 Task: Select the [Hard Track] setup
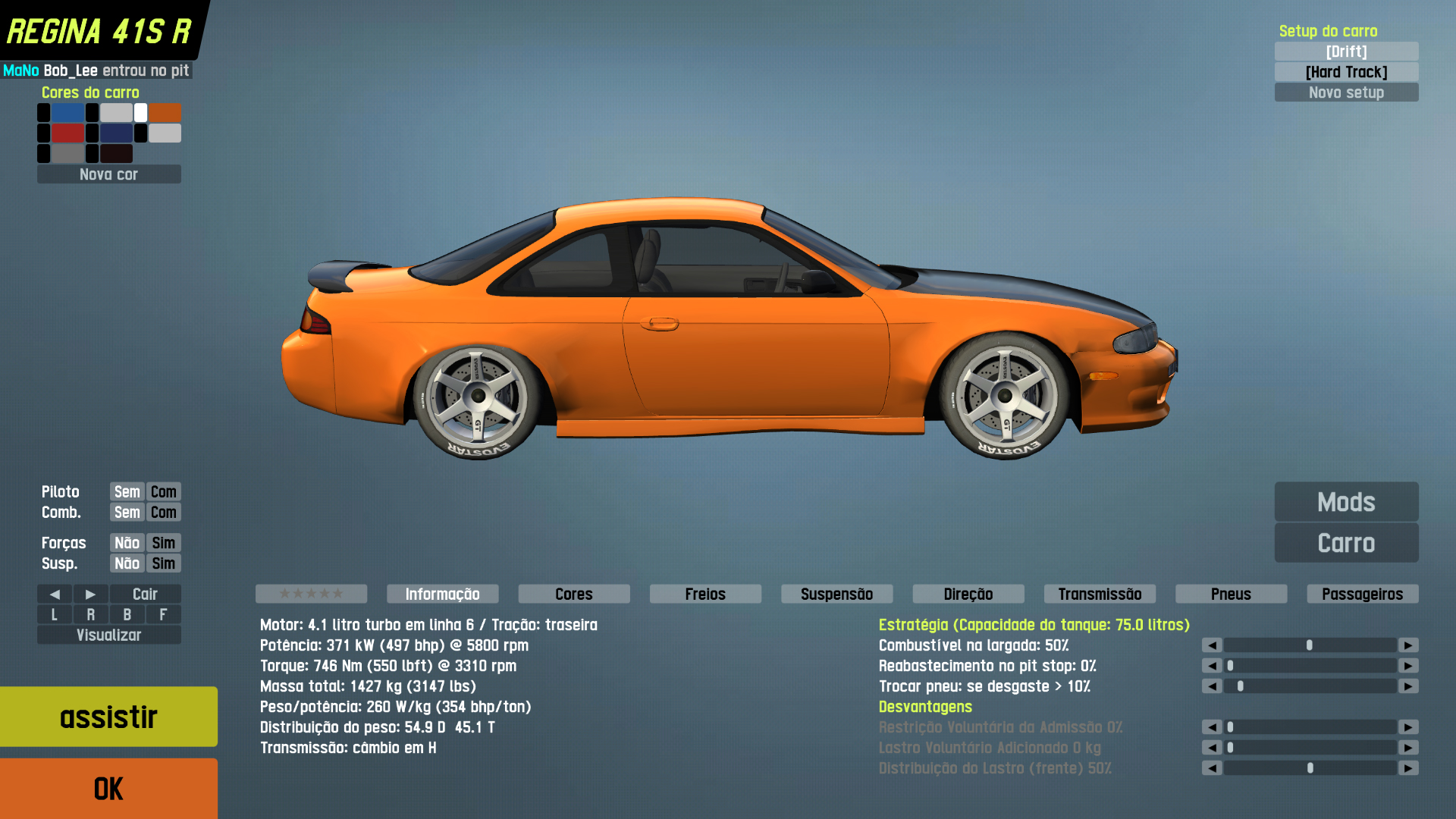1346,72
